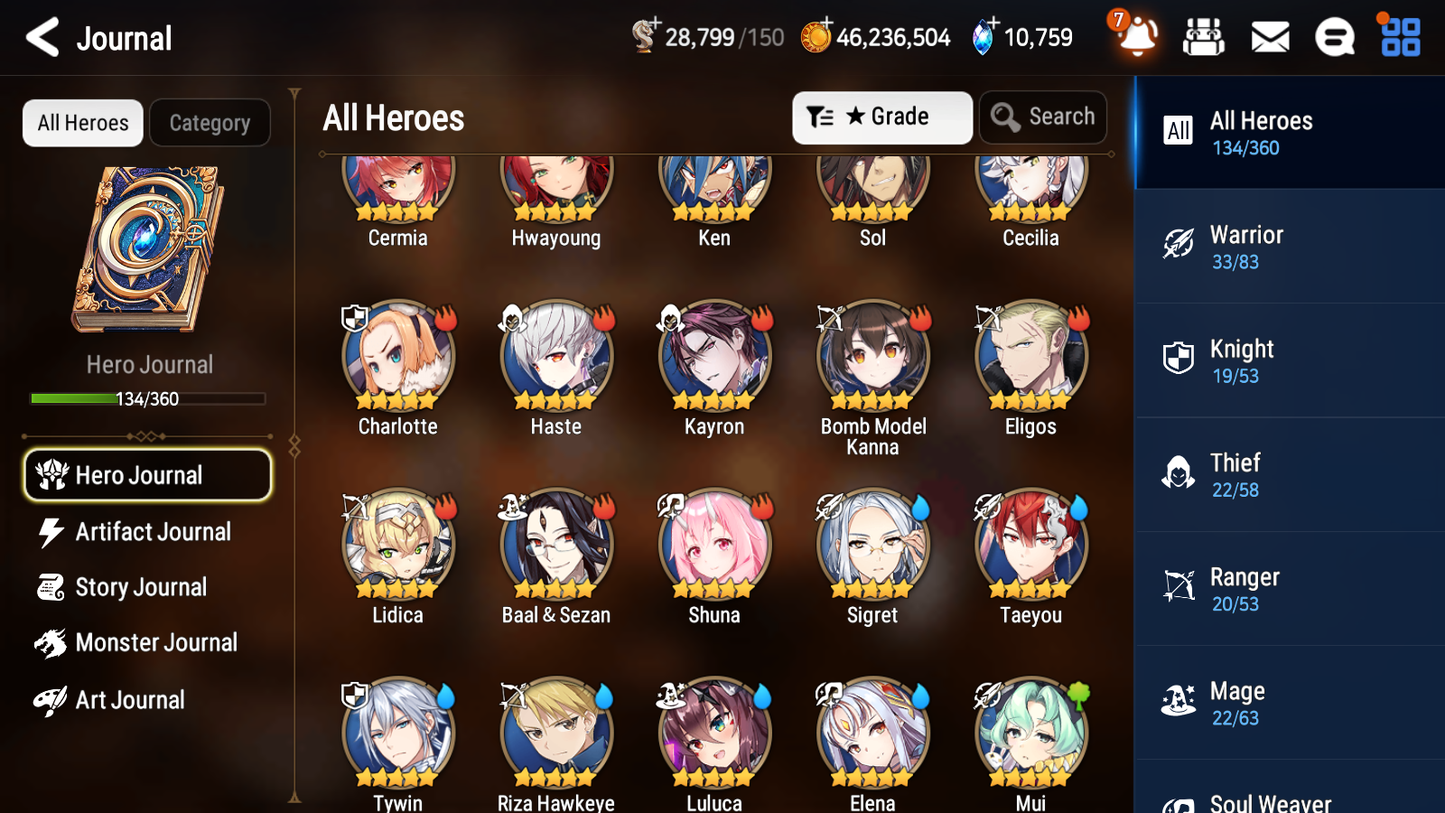The image size is (1445, 813).
Task: Switch to the Category view
Action: (210, 122)
